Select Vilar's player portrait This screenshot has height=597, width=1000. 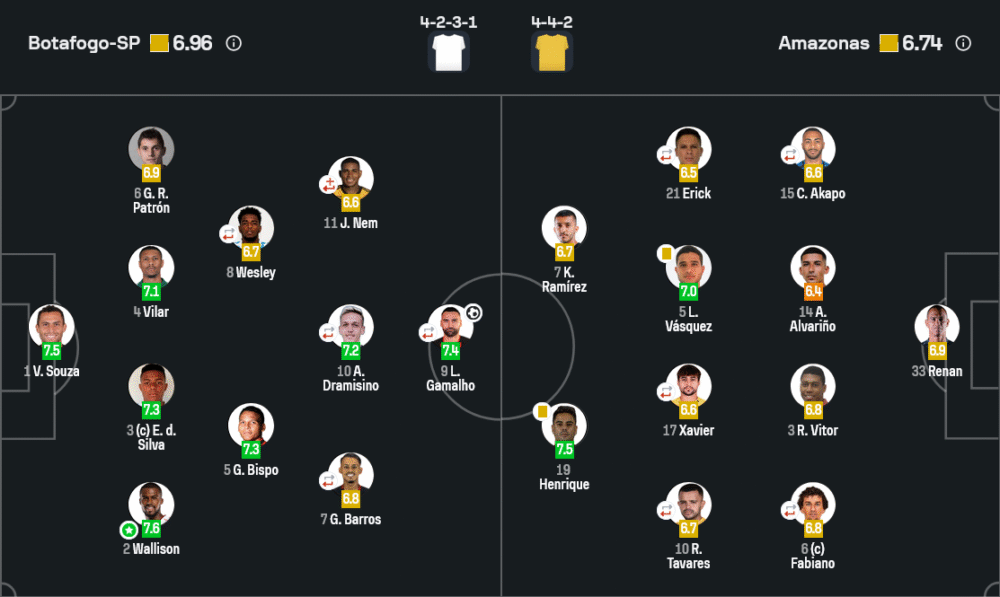[x=151, y=268]
